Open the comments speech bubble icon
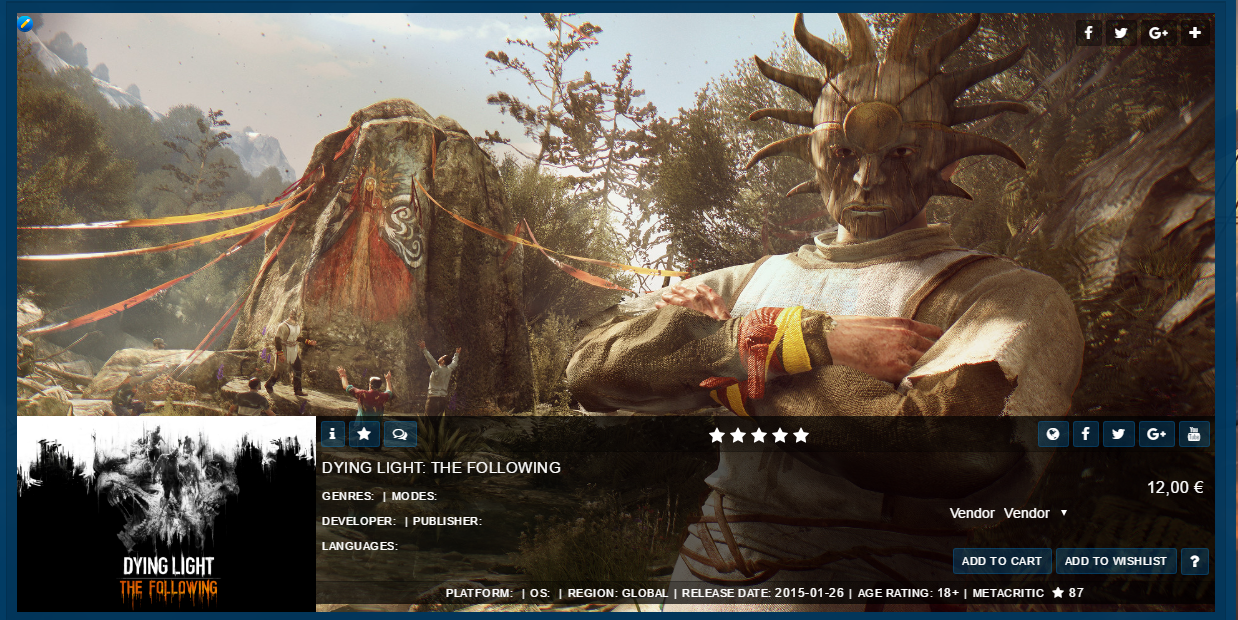This screenshot has height=620, width=1238. click(x=400, y=434)
